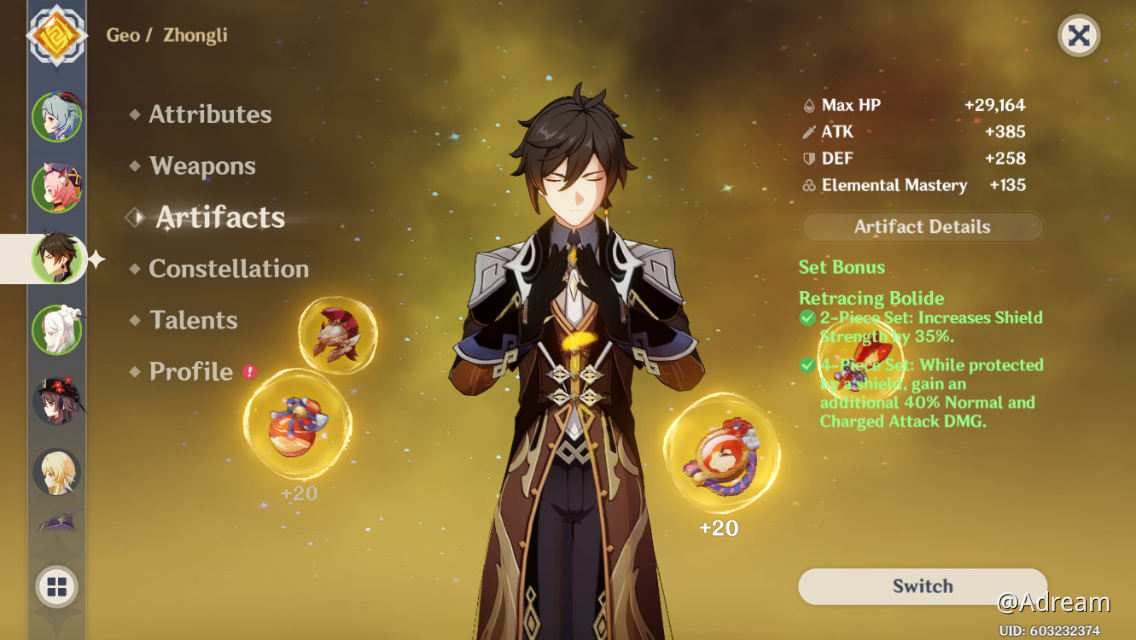This screenshot has height=640, width=1136.
Task: Click the Switch button
Action: point(922,587)
